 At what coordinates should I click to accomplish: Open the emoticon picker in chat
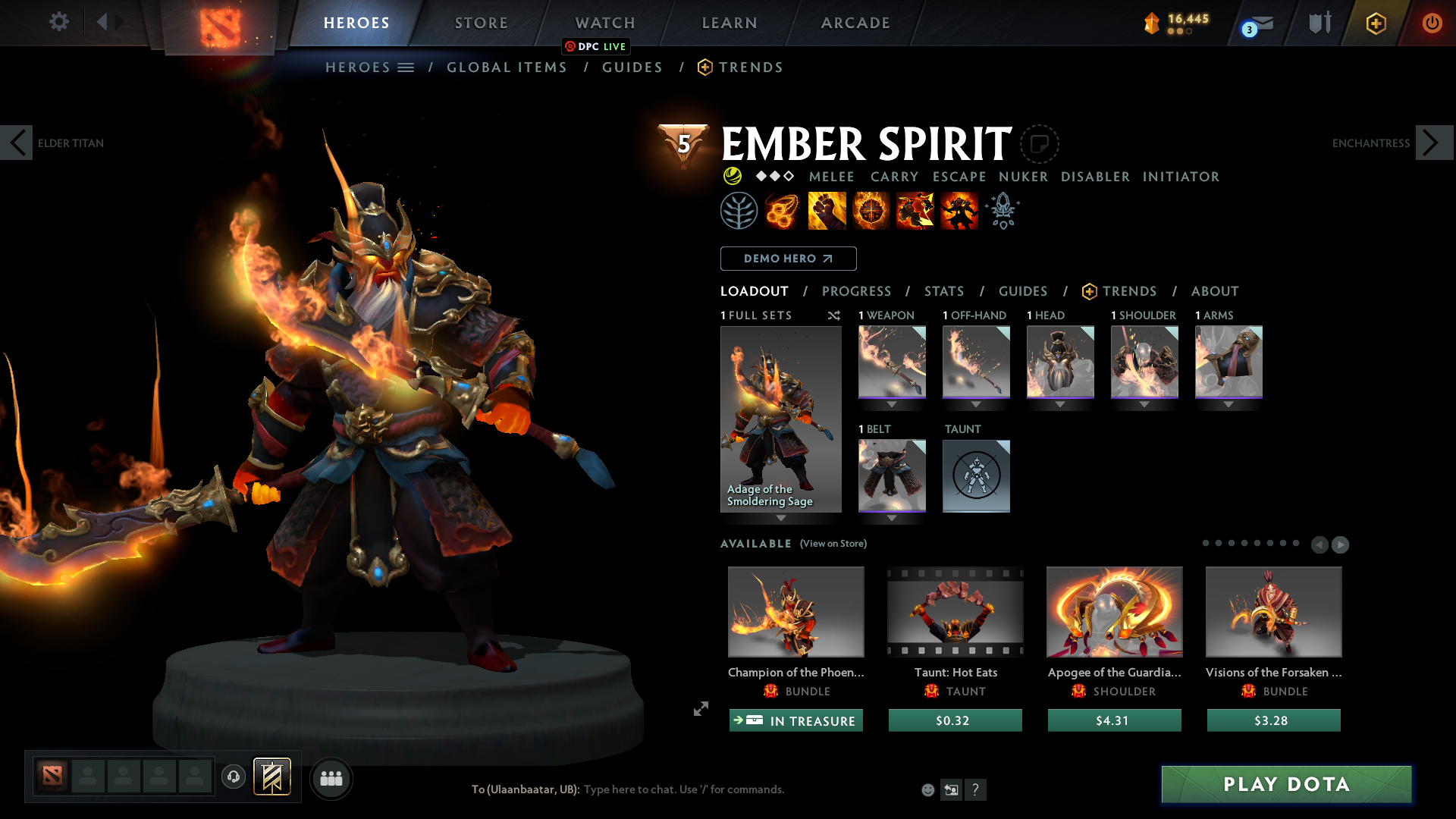(927, 789)
